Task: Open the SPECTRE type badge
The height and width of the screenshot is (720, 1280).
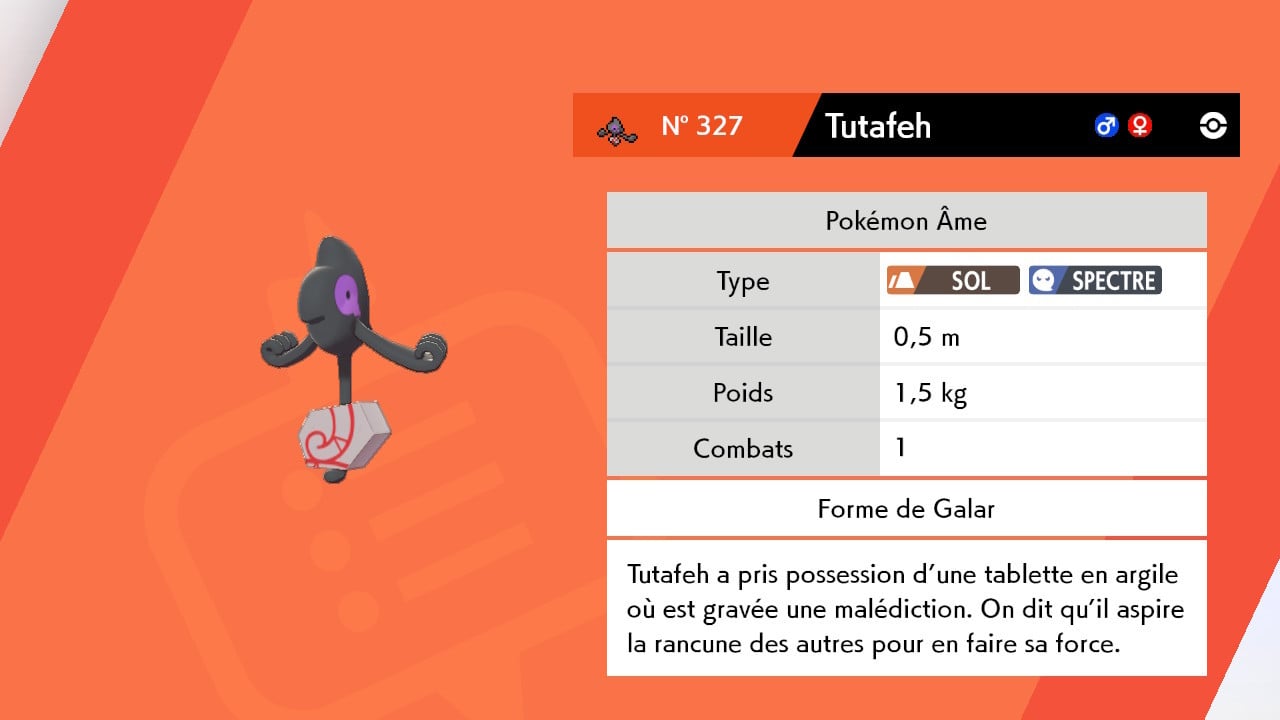Action: tap(1094, 280)
